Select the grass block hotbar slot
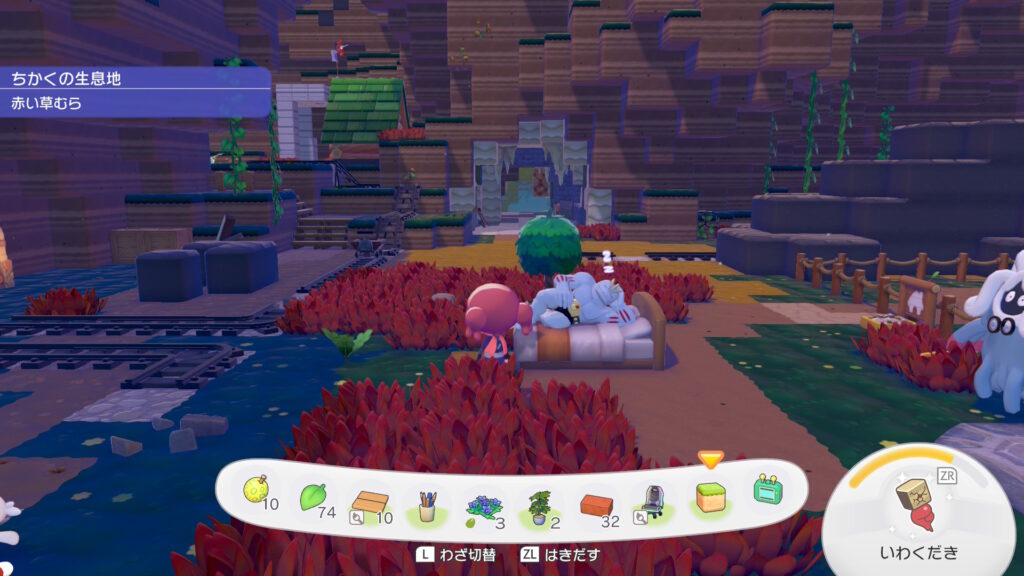 point(710,497)
